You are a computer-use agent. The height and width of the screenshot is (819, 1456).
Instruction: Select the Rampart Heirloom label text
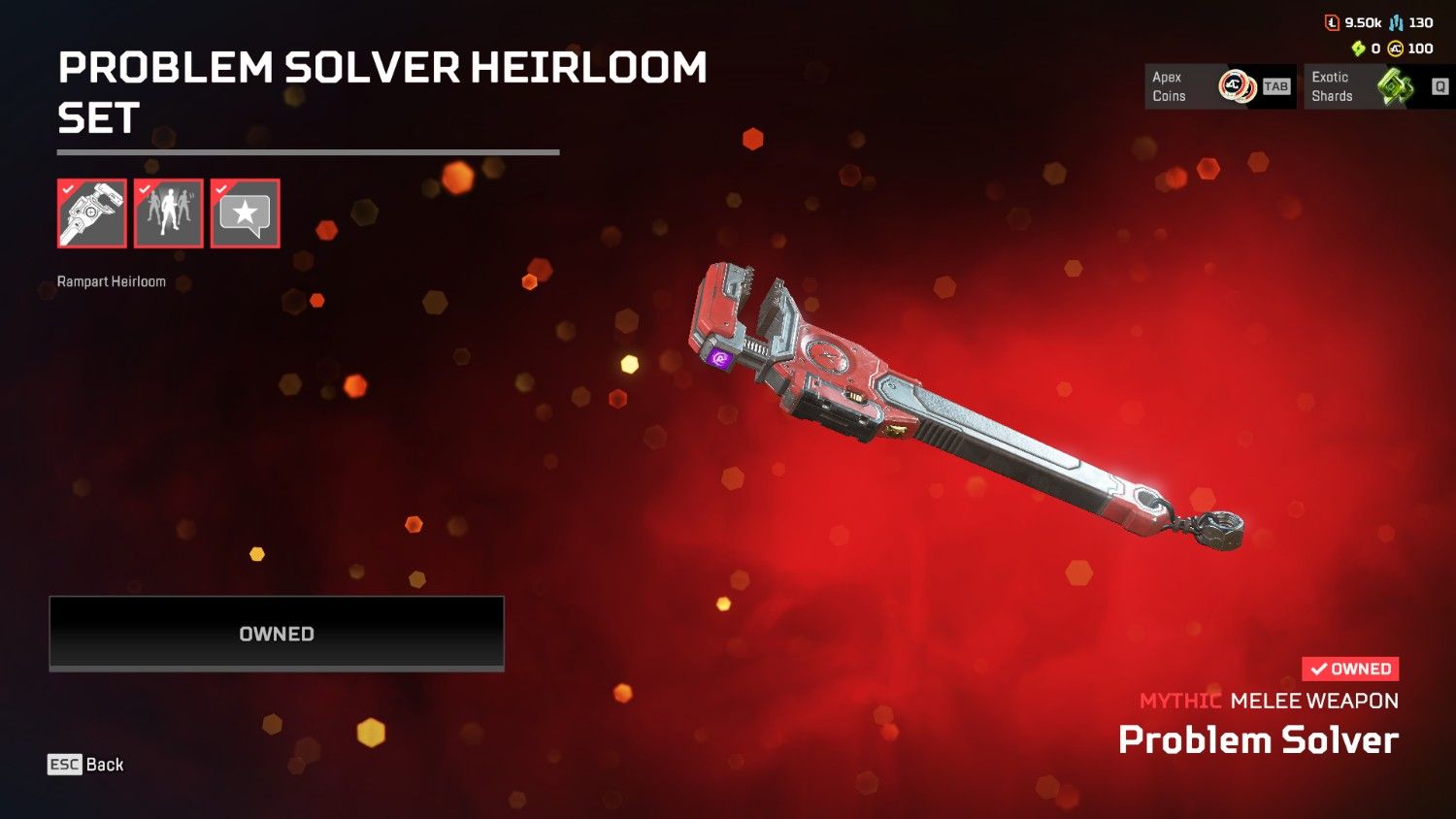pyautogui.click(x=110, y=280)
